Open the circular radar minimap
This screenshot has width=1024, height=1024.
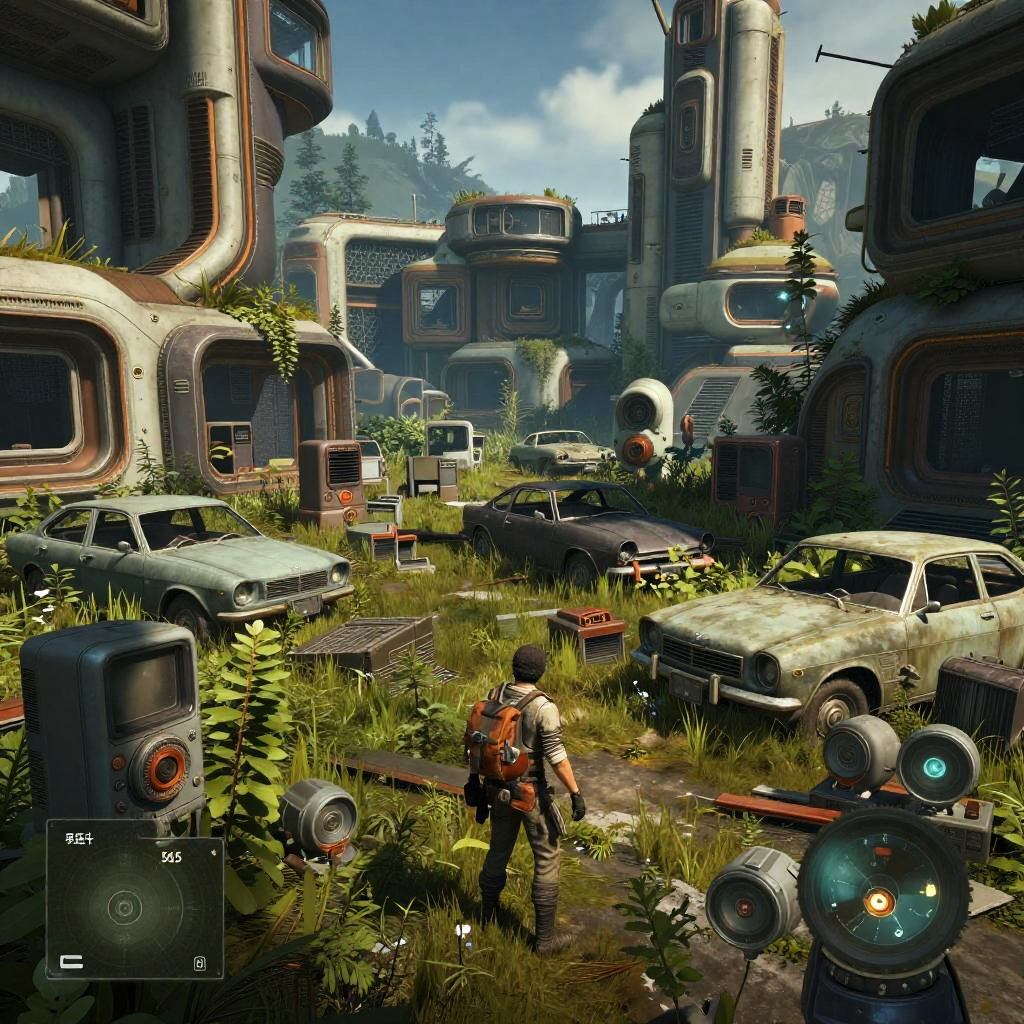point(124,908)
